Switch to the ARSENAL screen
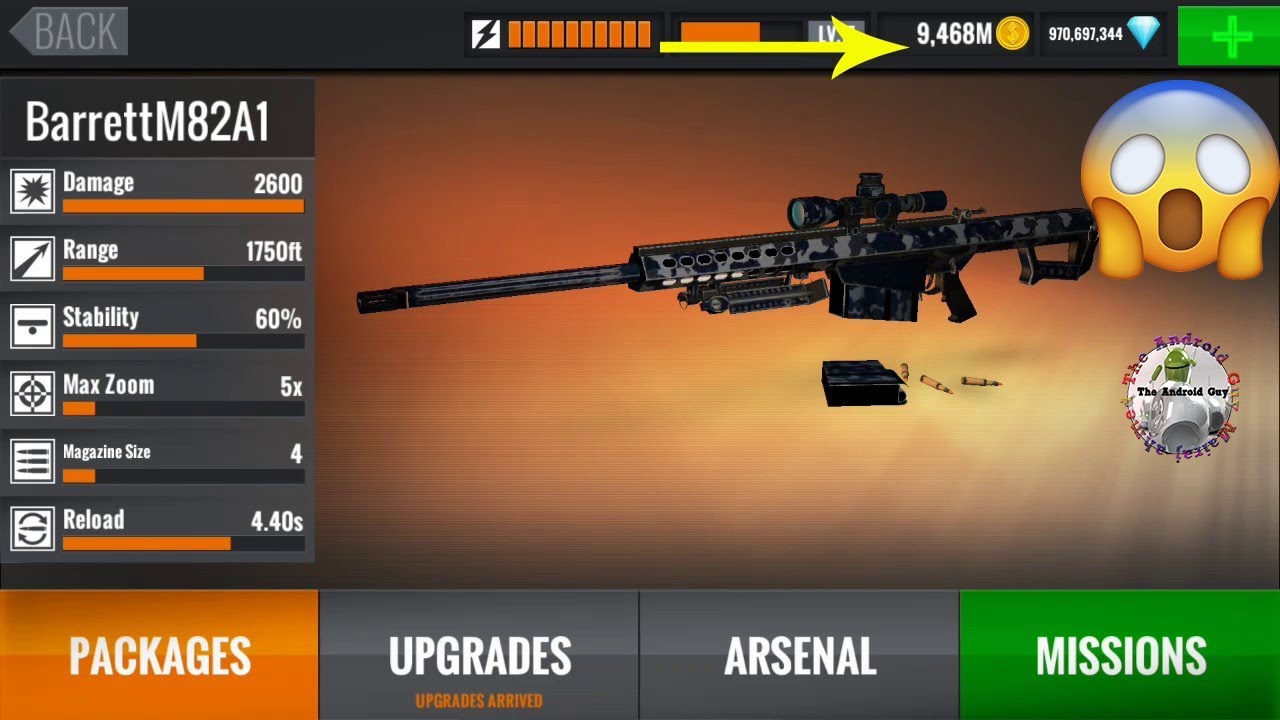Screen dimensions: 1280x720 (799, 655)
